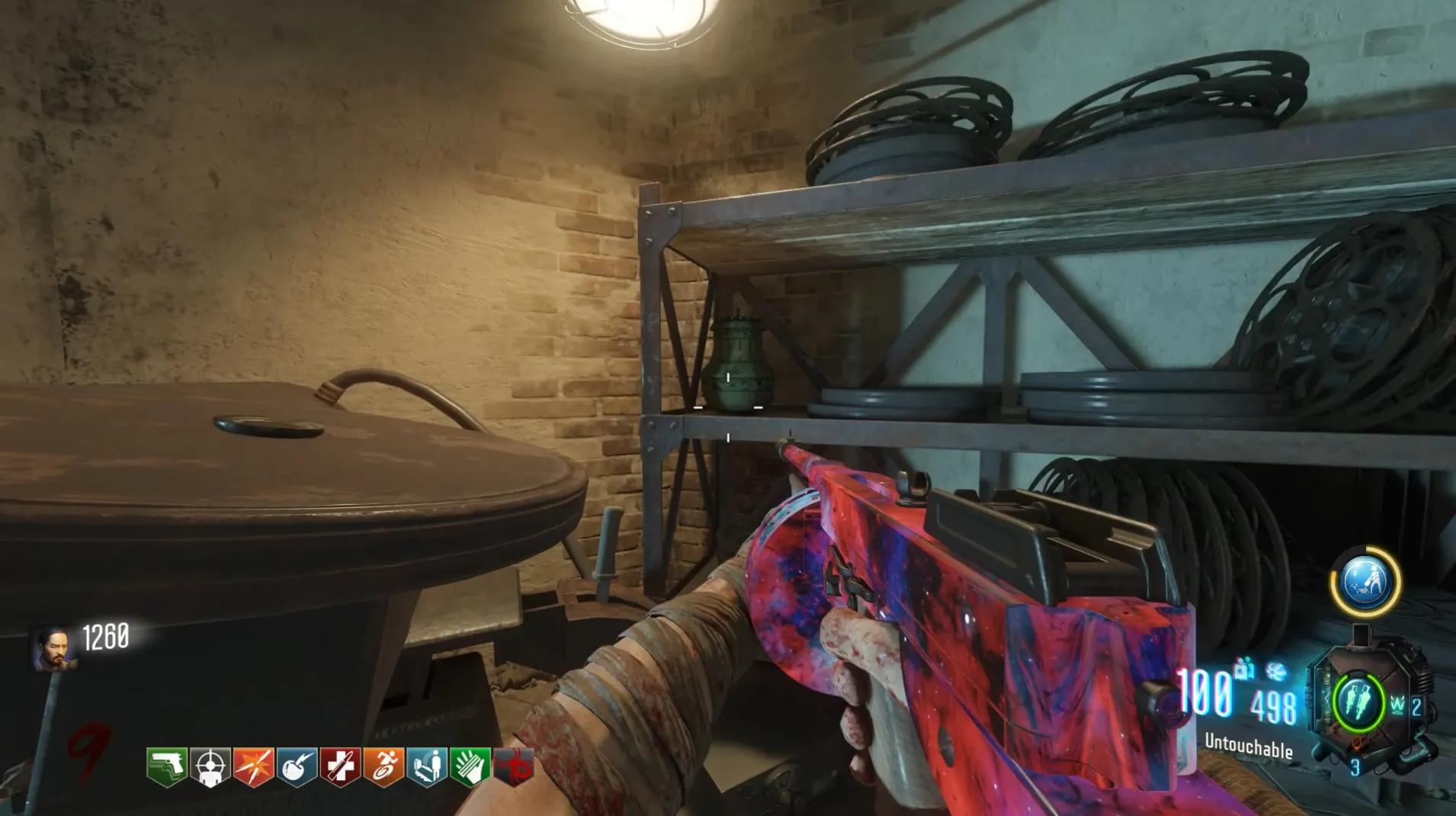Click the red cross and bullet perk icon

tap(340, 766)
